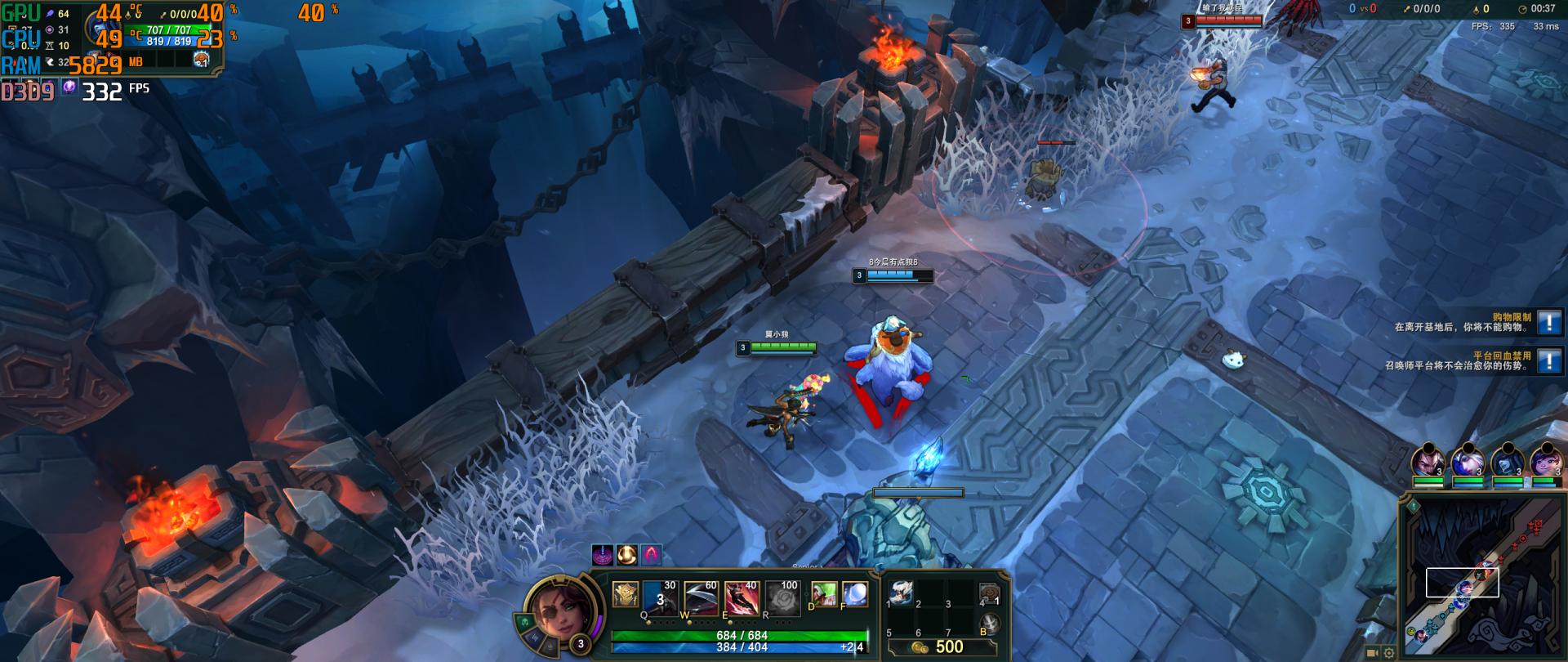
Task: Use the Poro-Snax trinket slot
Action: pyautogui.click(x=989, y=593)
